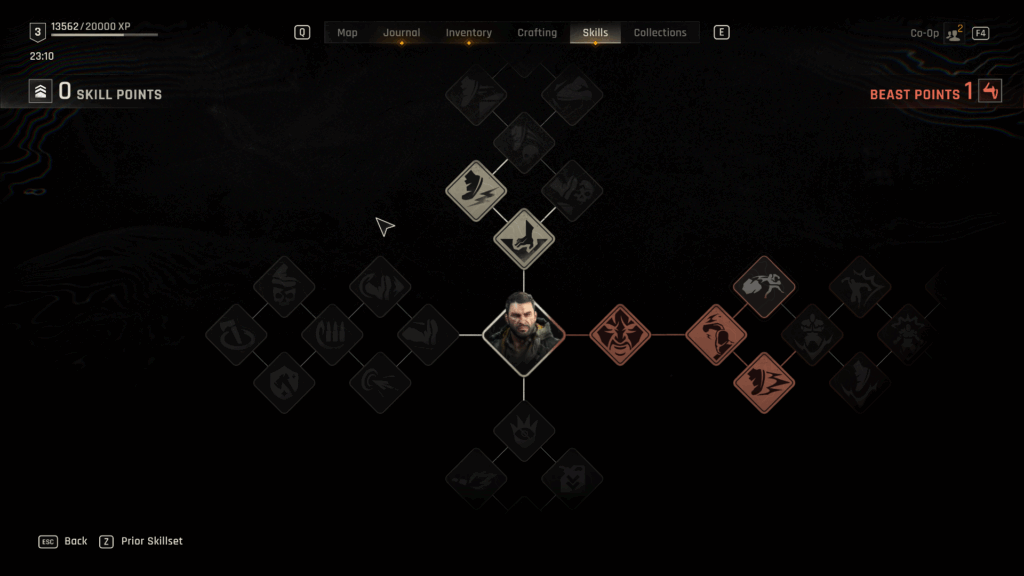Open the Inventory tab
This screenshot has width=1024, height=576.
click(468, 33)
